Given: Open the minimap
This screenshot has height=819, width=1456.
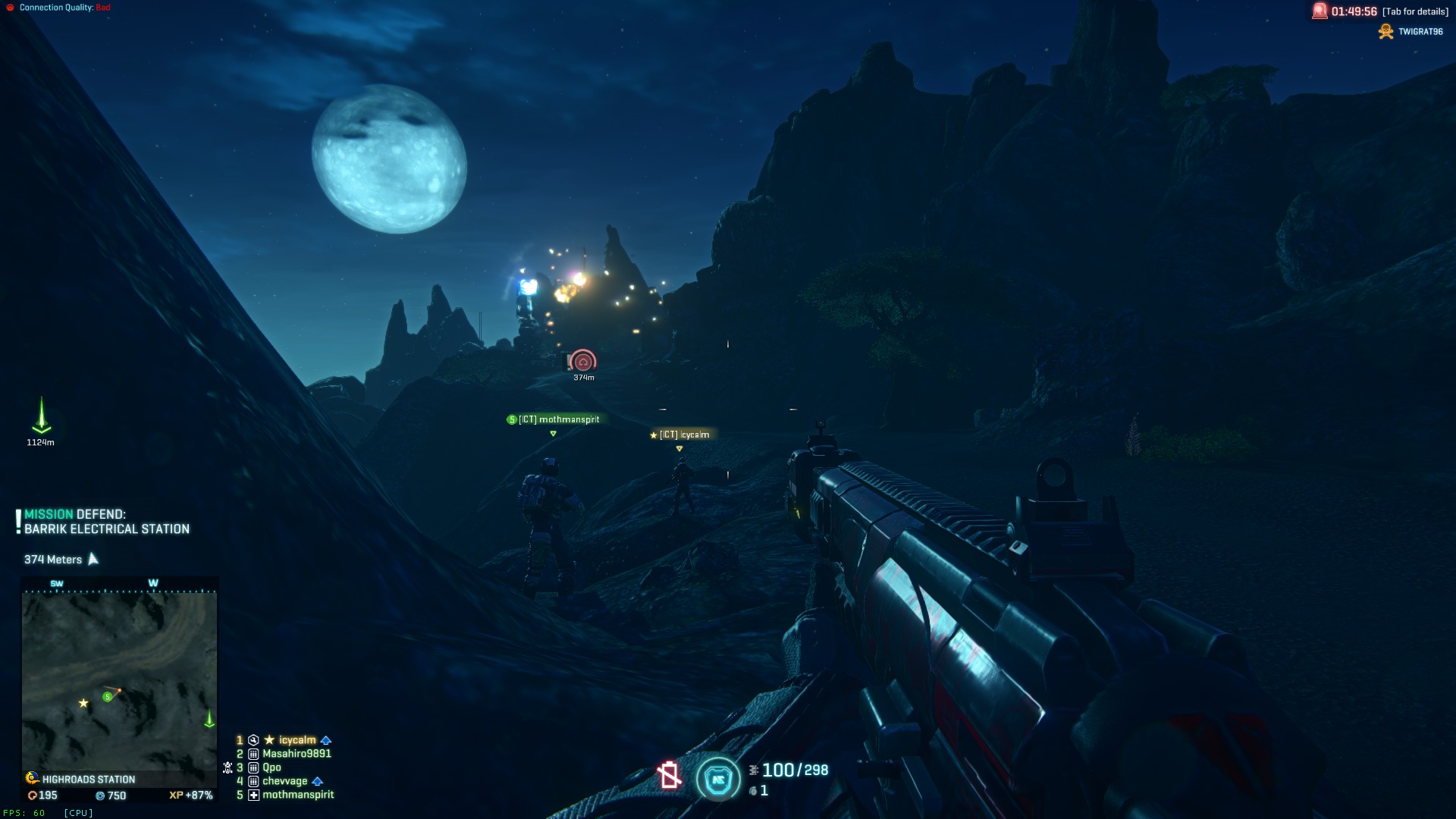Looking at the screenshot, I should point(119,682).
